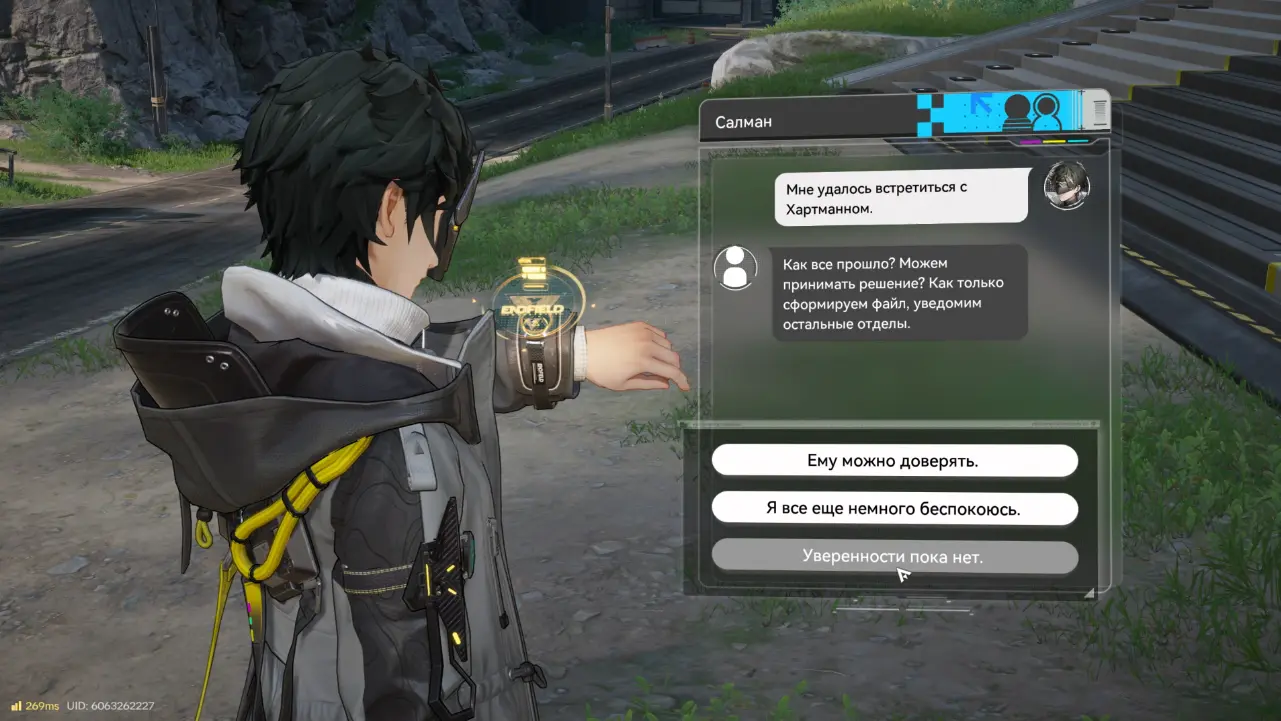Select reply "Я все еще немного беспокоюсь."
Screen dimensions: 1281x721
(893, 509)
